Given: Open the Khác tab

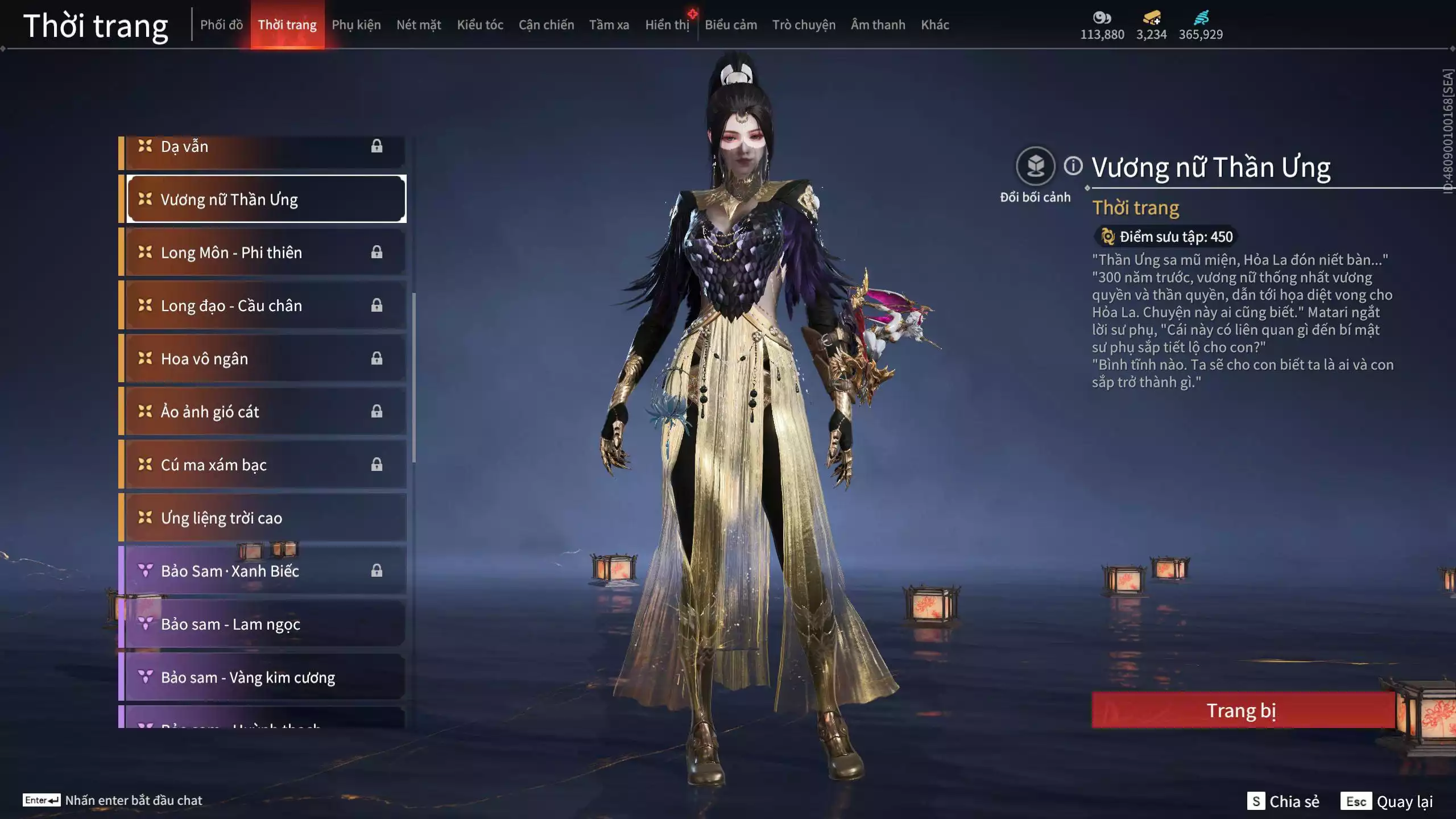Looking at the screenshot, I should pyautogui.click(x=935, y=25).
